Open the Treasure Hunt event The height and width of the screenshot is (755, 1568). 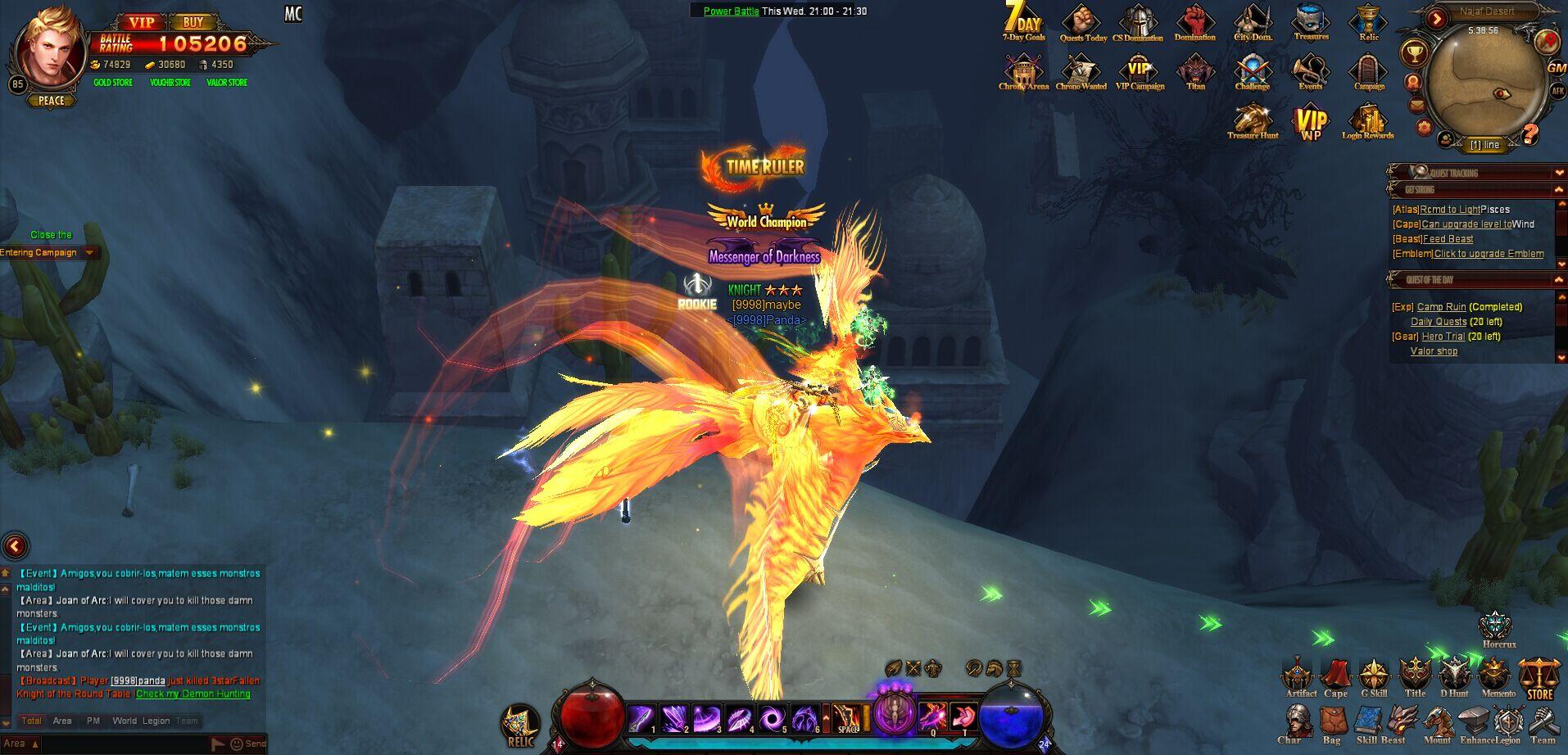pos(1252,121)
